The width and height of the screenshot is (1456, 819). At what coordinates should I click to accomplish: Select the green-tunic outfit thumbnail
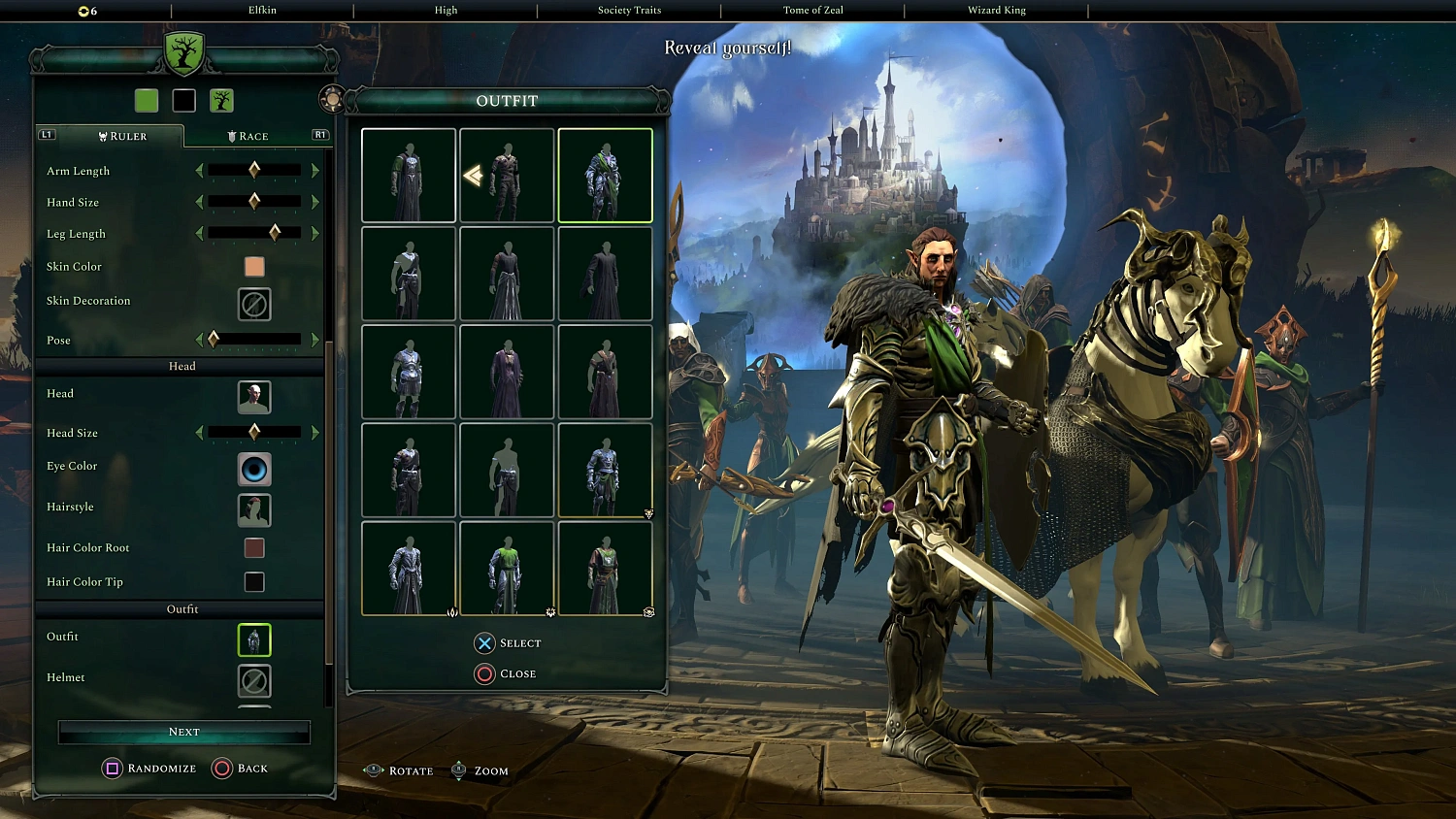[507, 568]
